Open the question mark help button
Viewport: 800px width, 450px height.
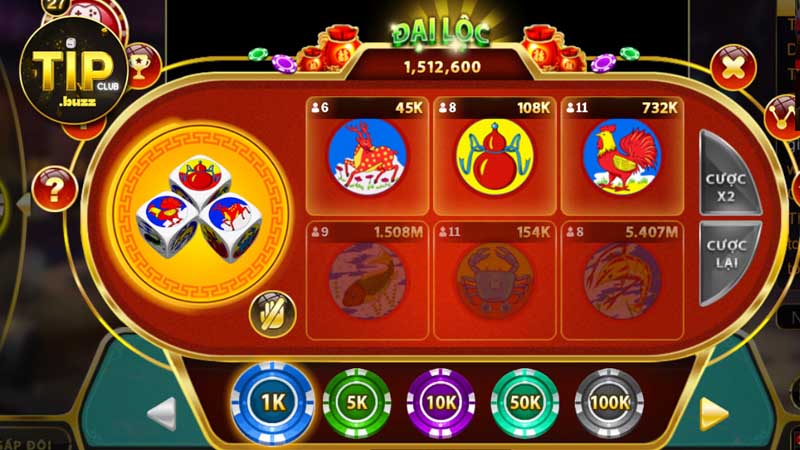[x=54, y=188]
